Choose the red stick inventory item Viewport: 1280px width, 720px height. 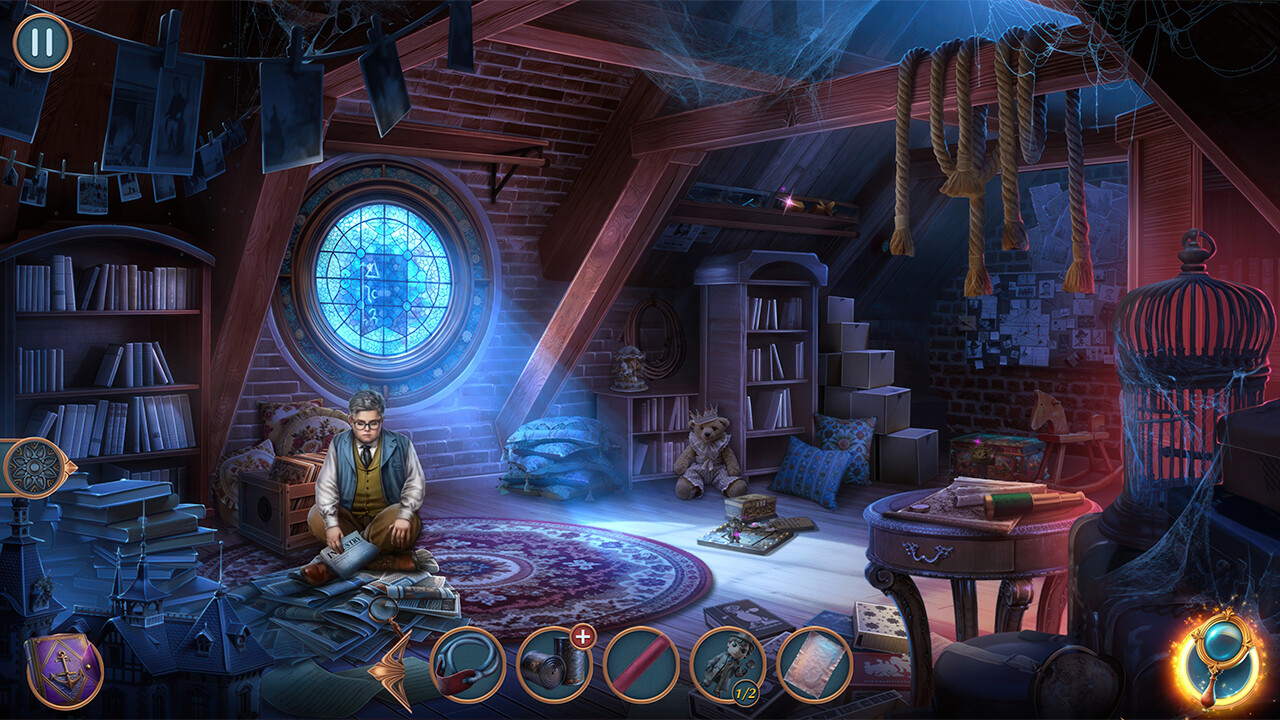click(641, 665)
